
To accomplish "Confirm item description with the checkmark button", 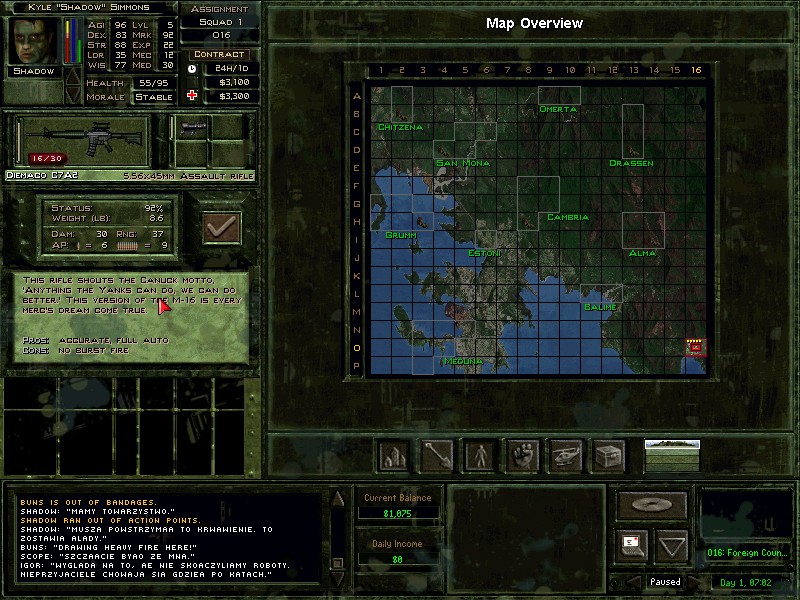I will pyautogui.click(x=222, y=228).
